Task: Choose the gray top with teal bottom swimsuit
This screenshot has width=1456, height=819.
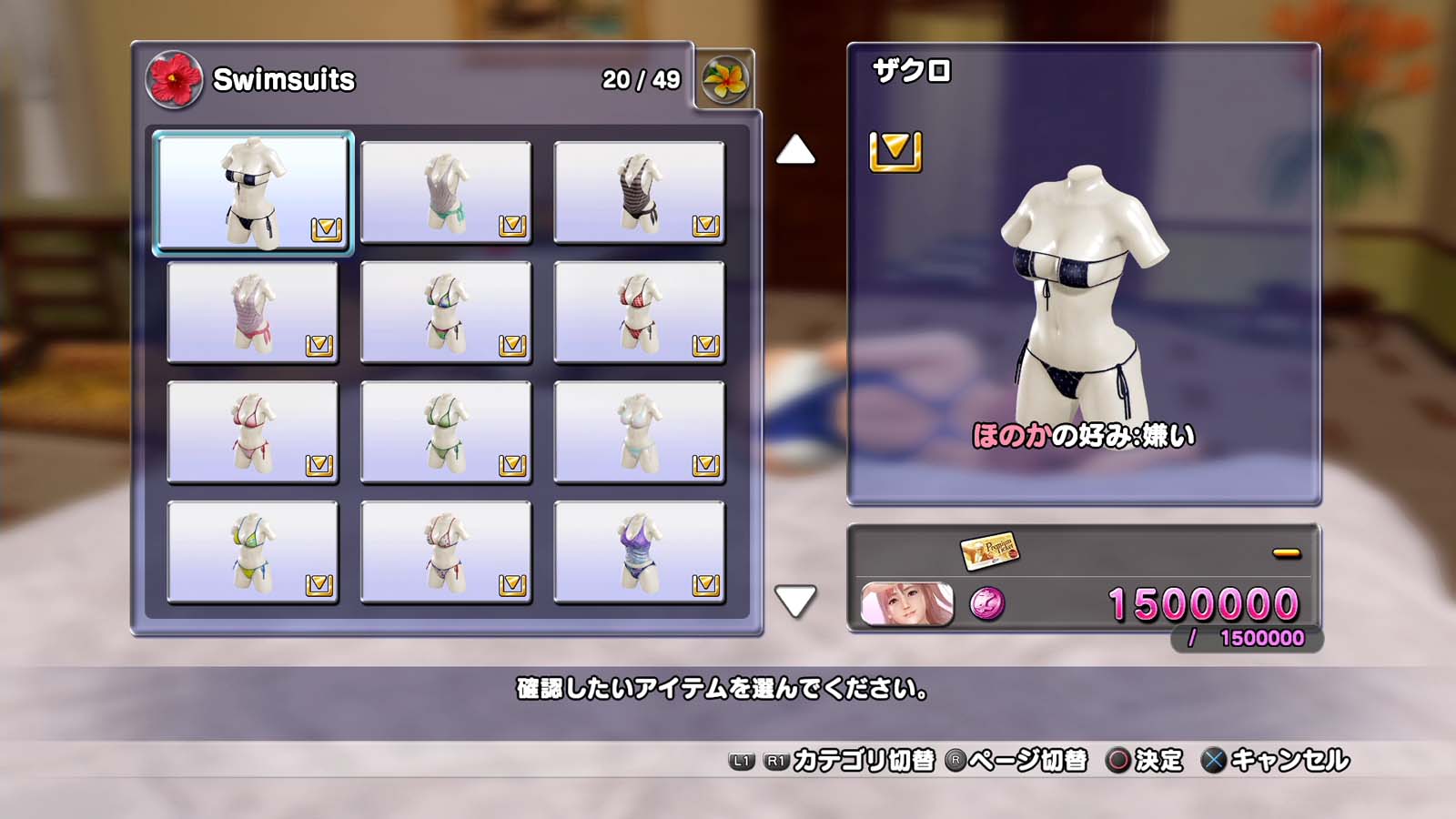Action: pyautogui.click(x=446, y=192)
